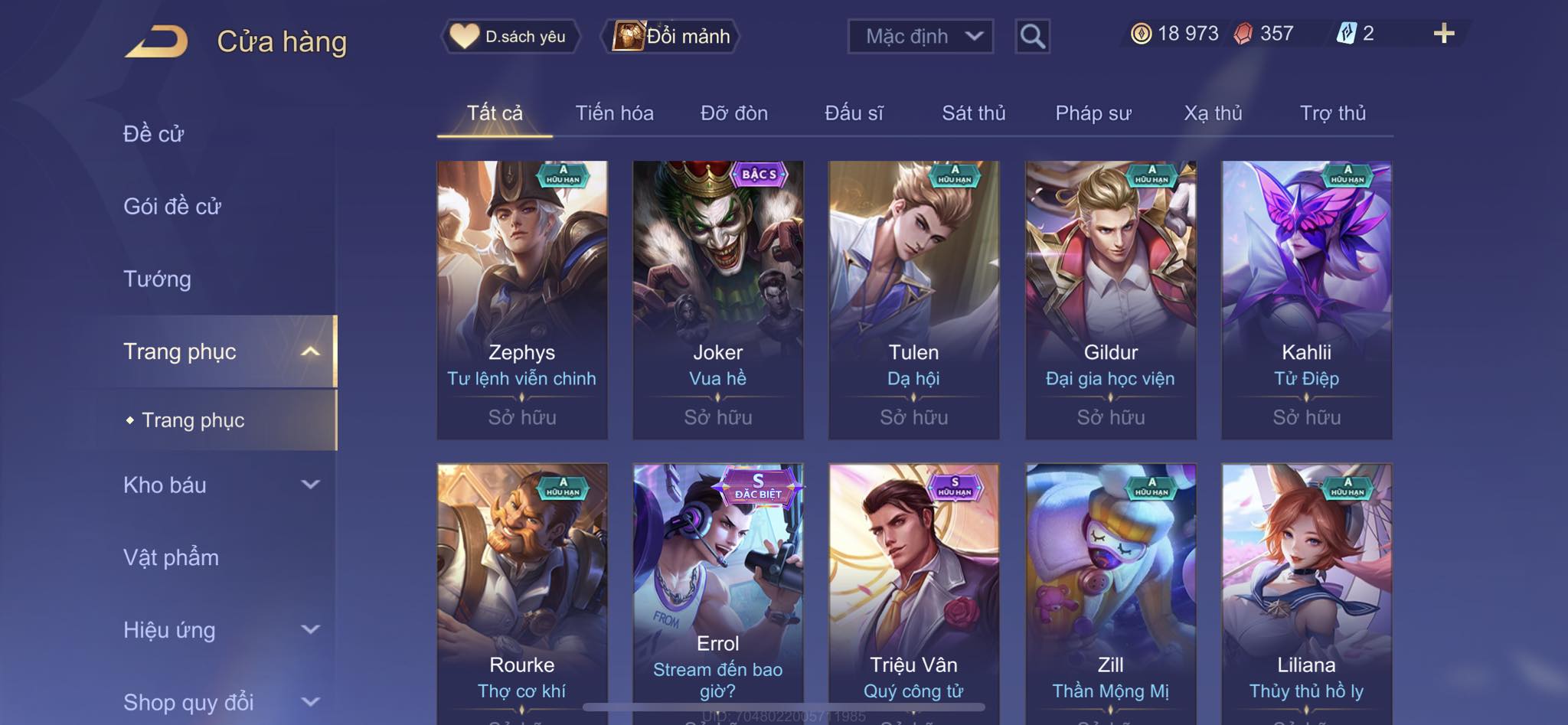The width and height of the screenshot is (1568, 725).
Task: Click the magnifying glass search button
Action: [1032, 36]
